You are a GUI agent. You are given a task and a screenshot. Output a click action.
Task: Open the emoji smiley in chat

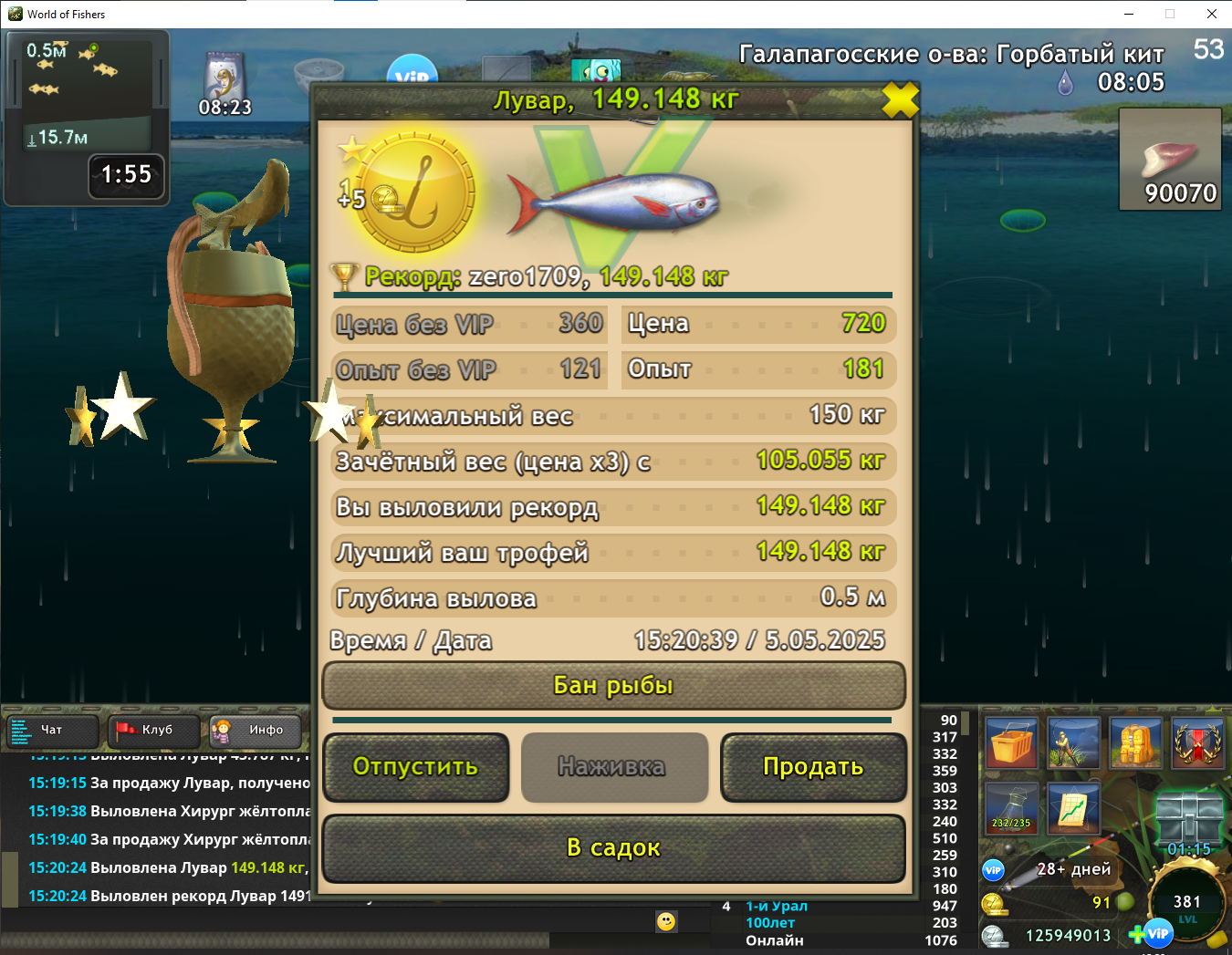666,921
